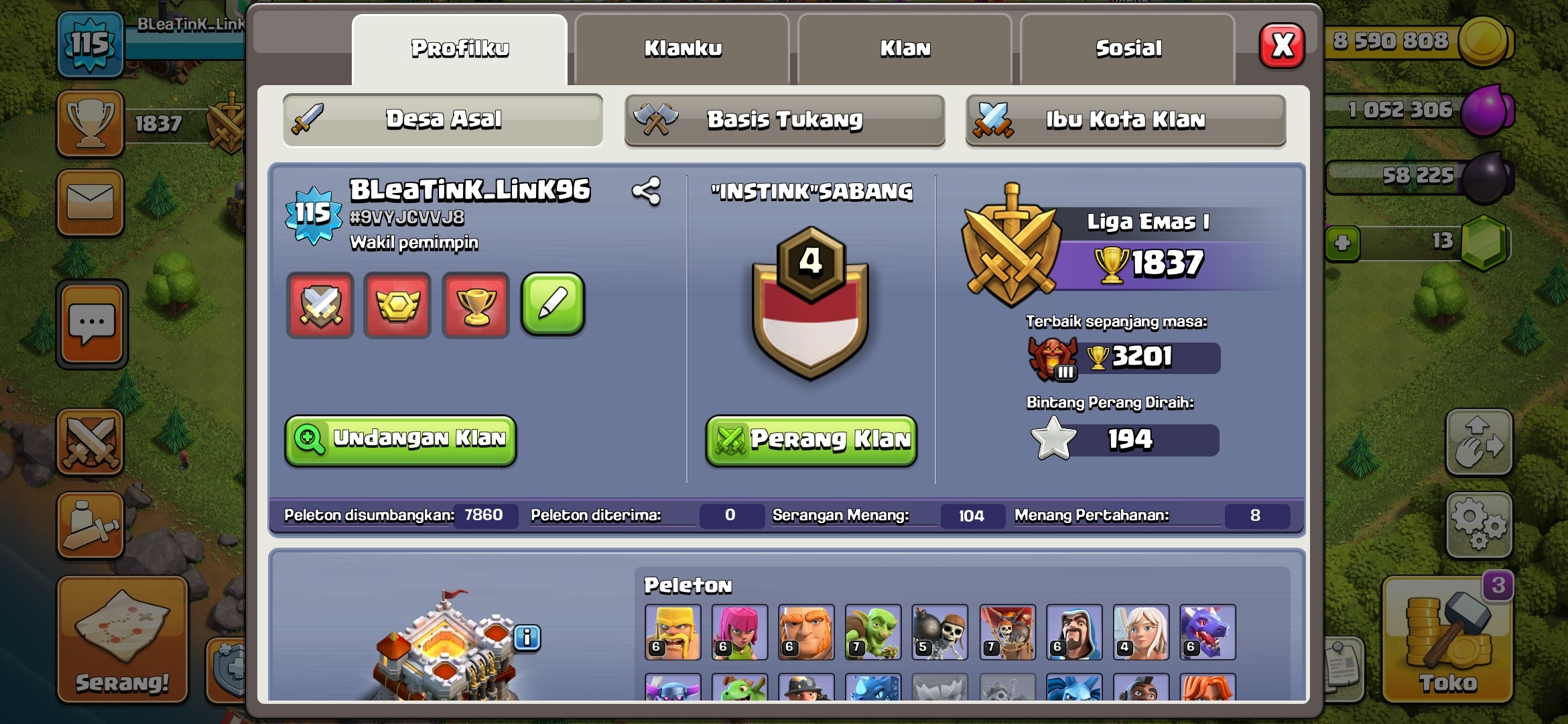Show Town Hall info button
Image resolution: width=1568 pixels, height=724 pixels.
point(527,638)
